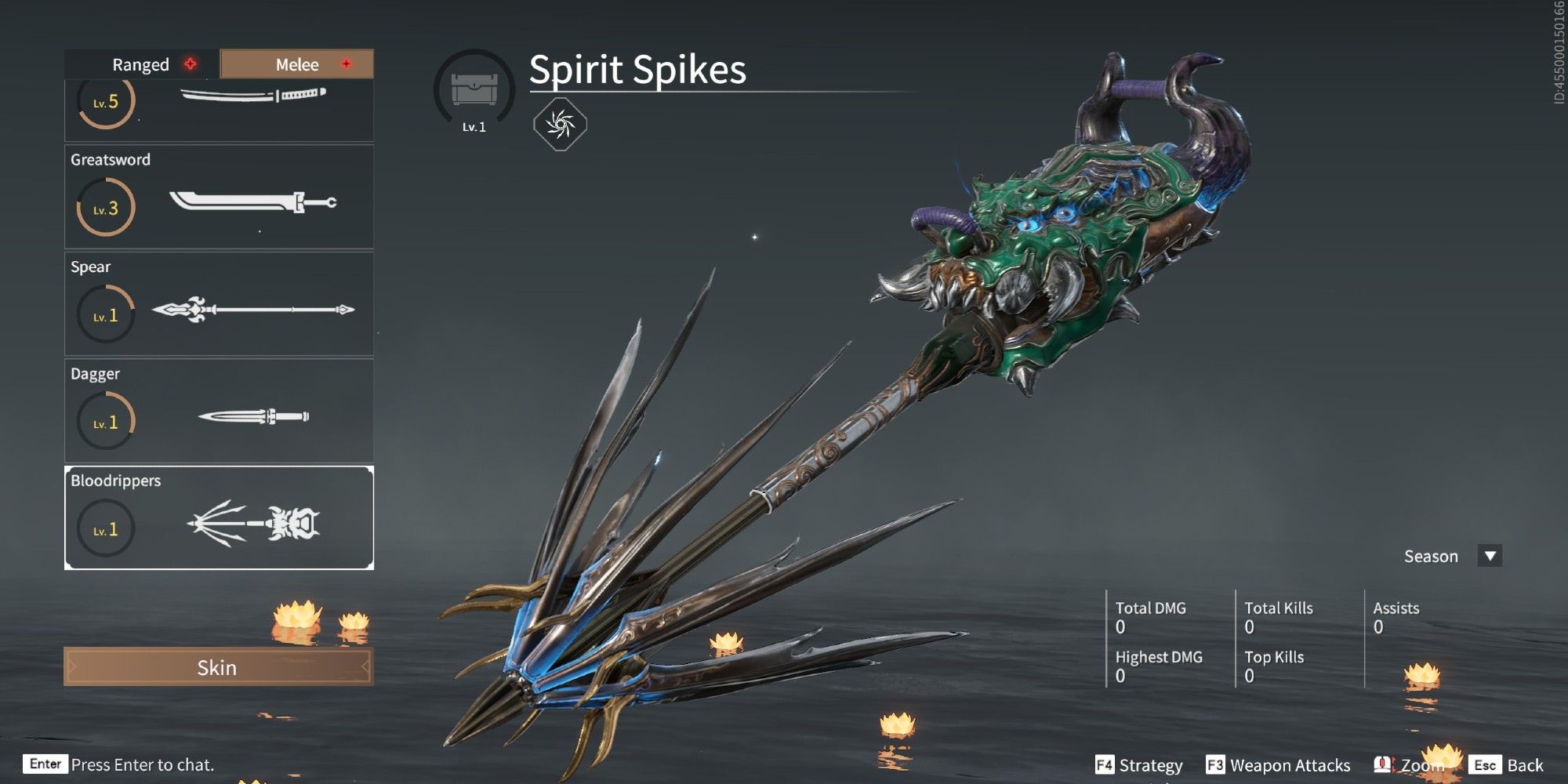The image size is (1568, 784).
Task: Click the Total Kills stat value
Action: tap(1248, 627)
